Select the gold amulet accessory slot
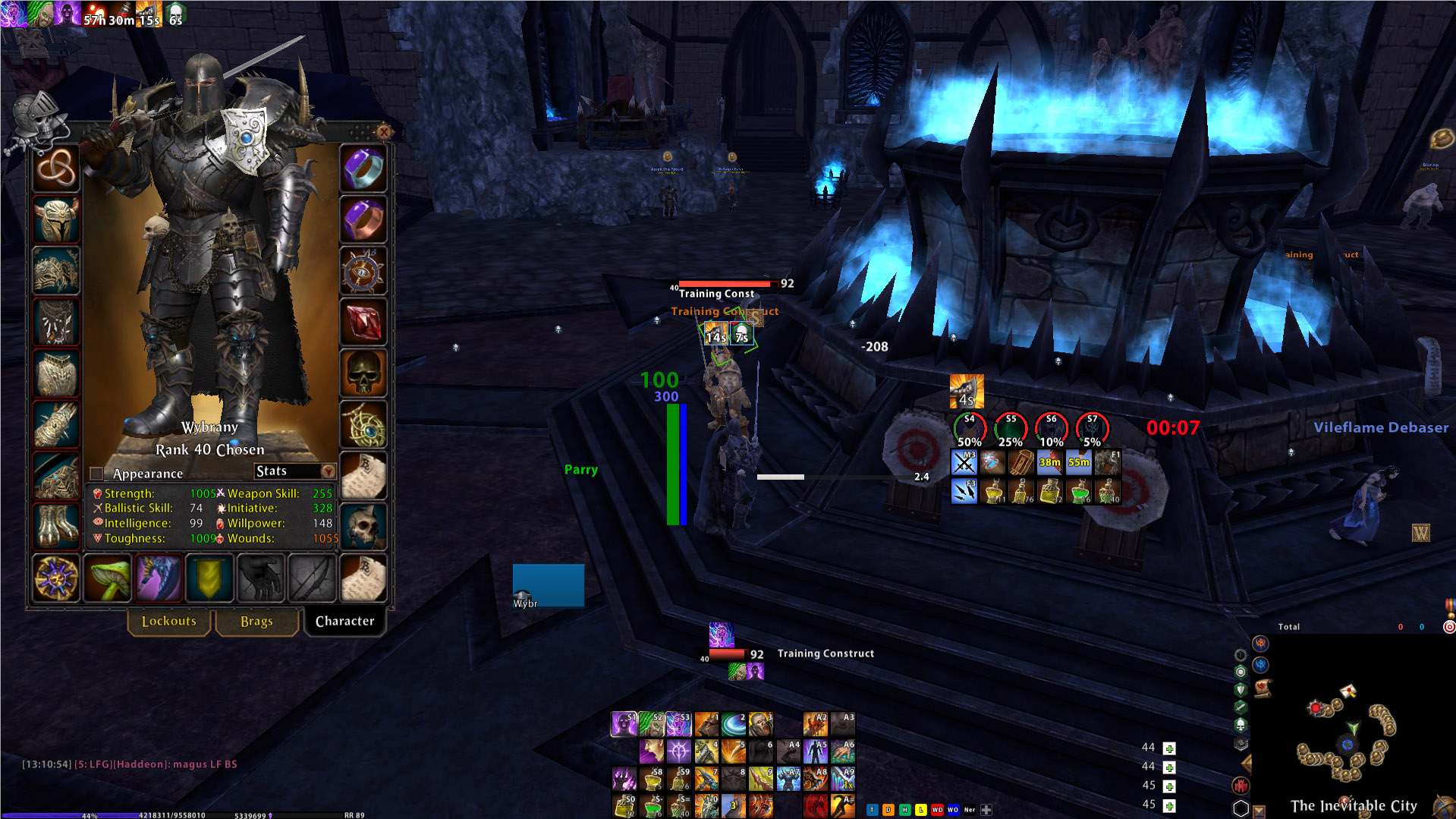This screenshot has height=819, width=1456. pos(363,424)
